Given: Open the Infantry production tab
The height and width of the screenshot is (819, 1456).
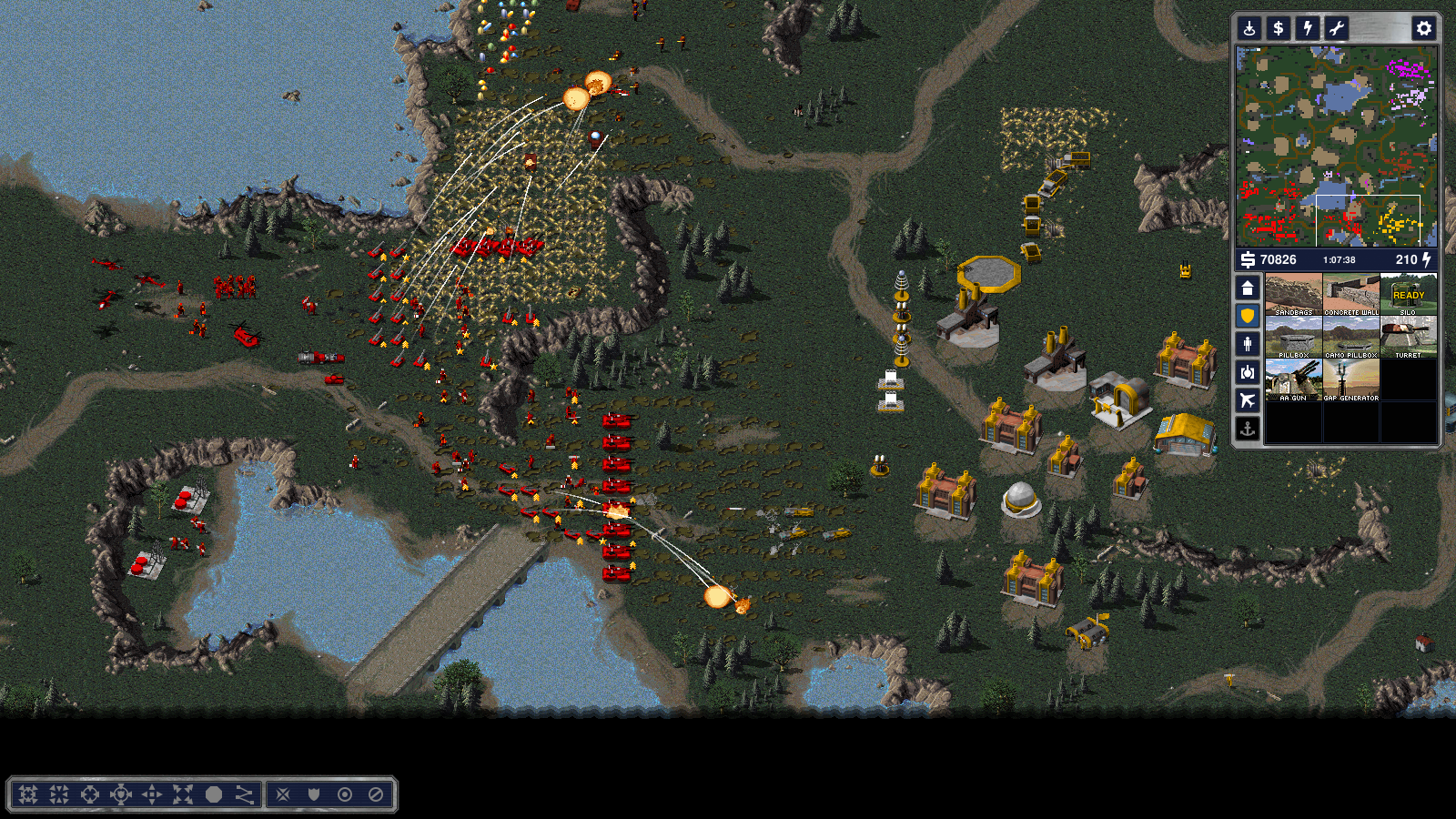Looking at the screenshot, I should coord(1248,344).
